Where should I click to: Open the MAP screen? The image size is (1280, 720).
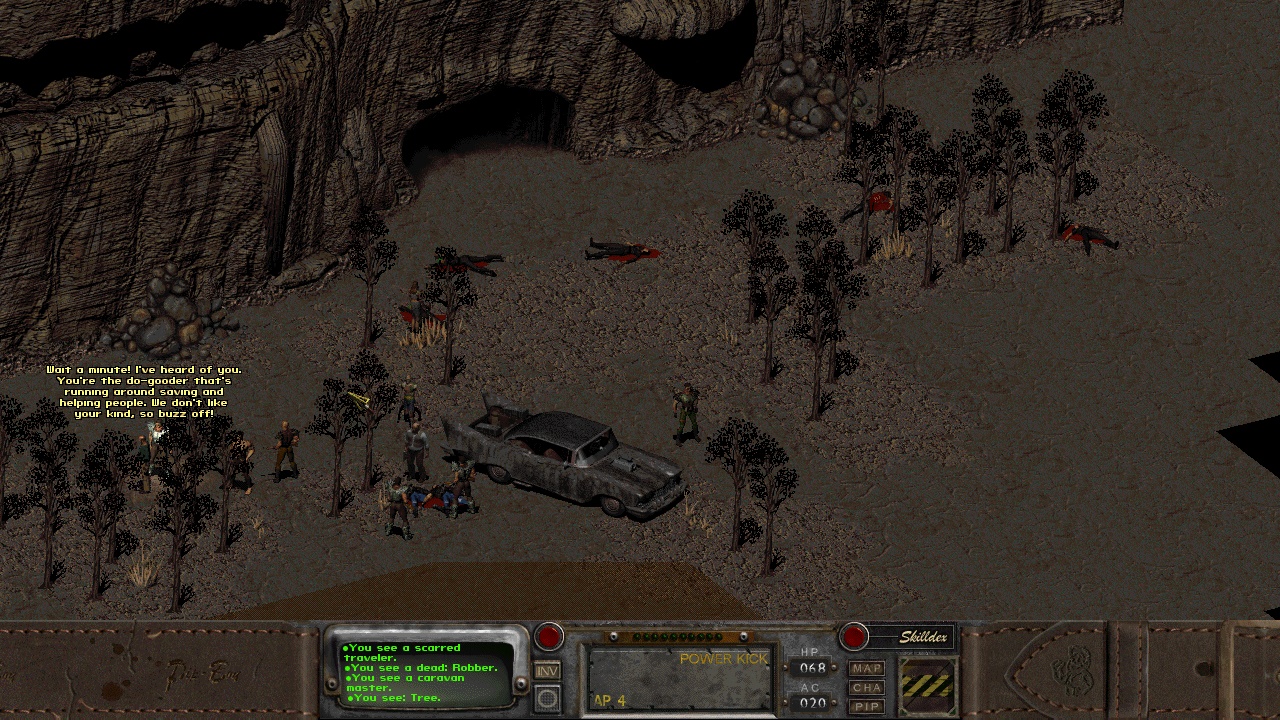[867, 668]
